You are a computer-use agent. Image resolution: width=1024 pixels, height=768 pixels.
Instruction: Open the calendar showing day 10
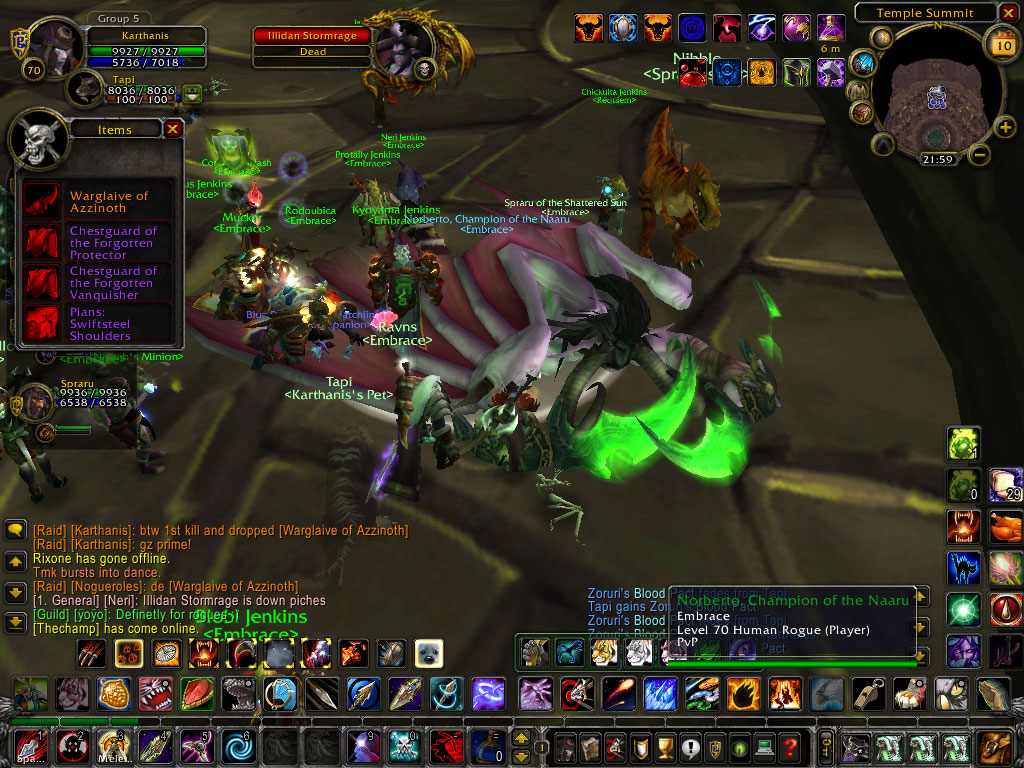click(1001, 45)
